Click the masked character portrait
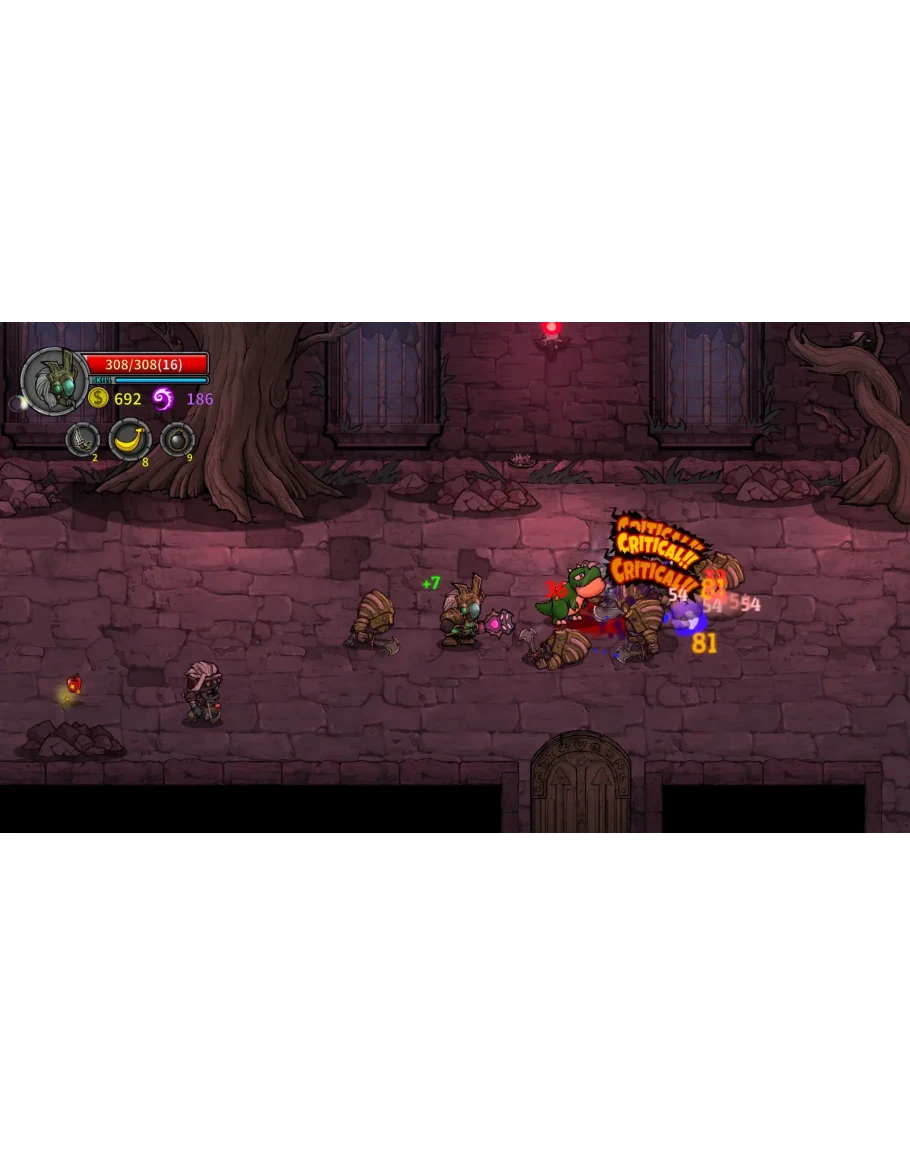 (53, 381)
